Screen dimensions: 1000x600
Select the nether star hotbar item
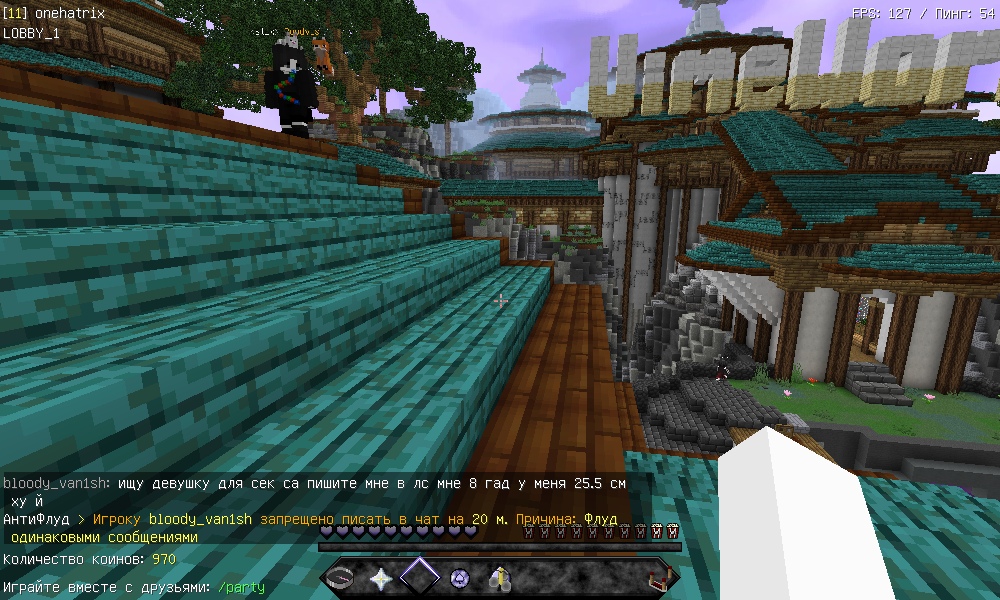coord(381,578)
